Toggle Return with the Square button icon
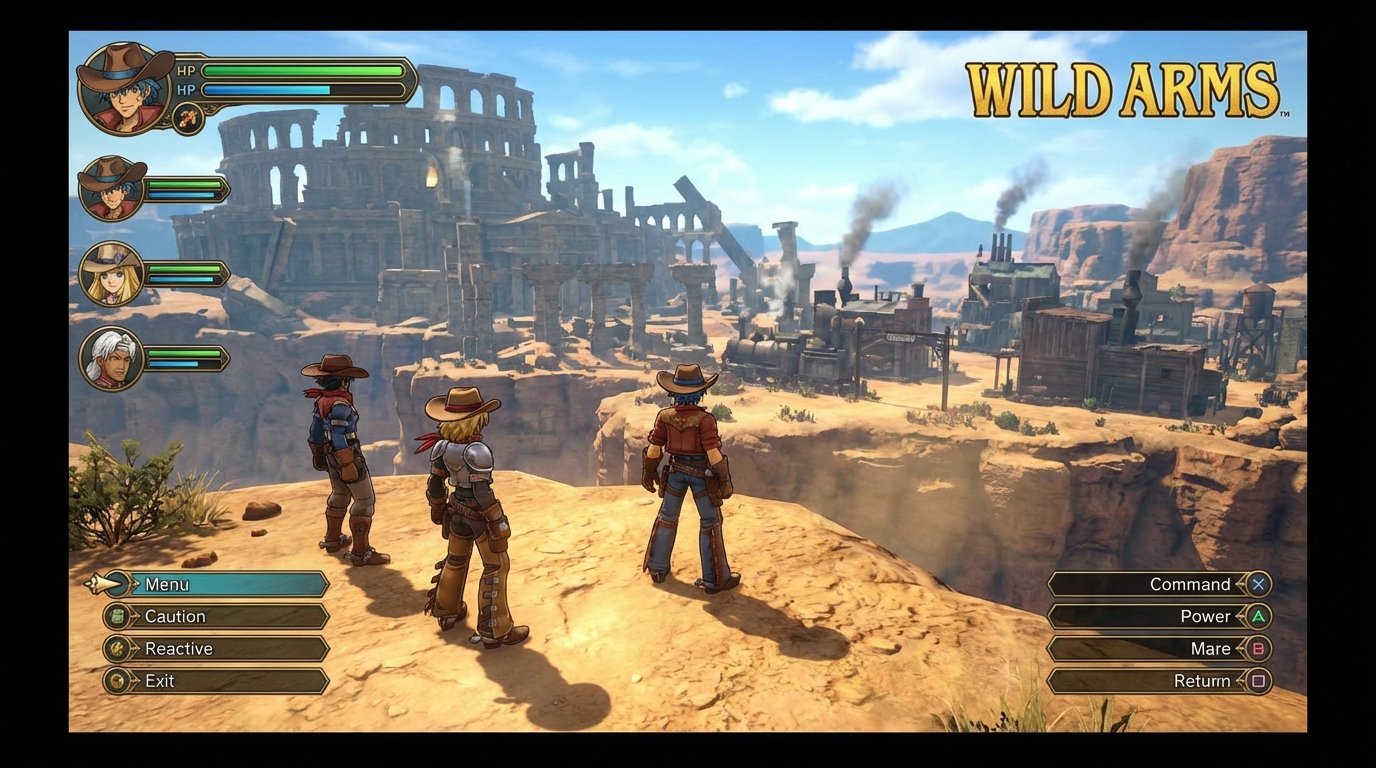 [1259, 681]
